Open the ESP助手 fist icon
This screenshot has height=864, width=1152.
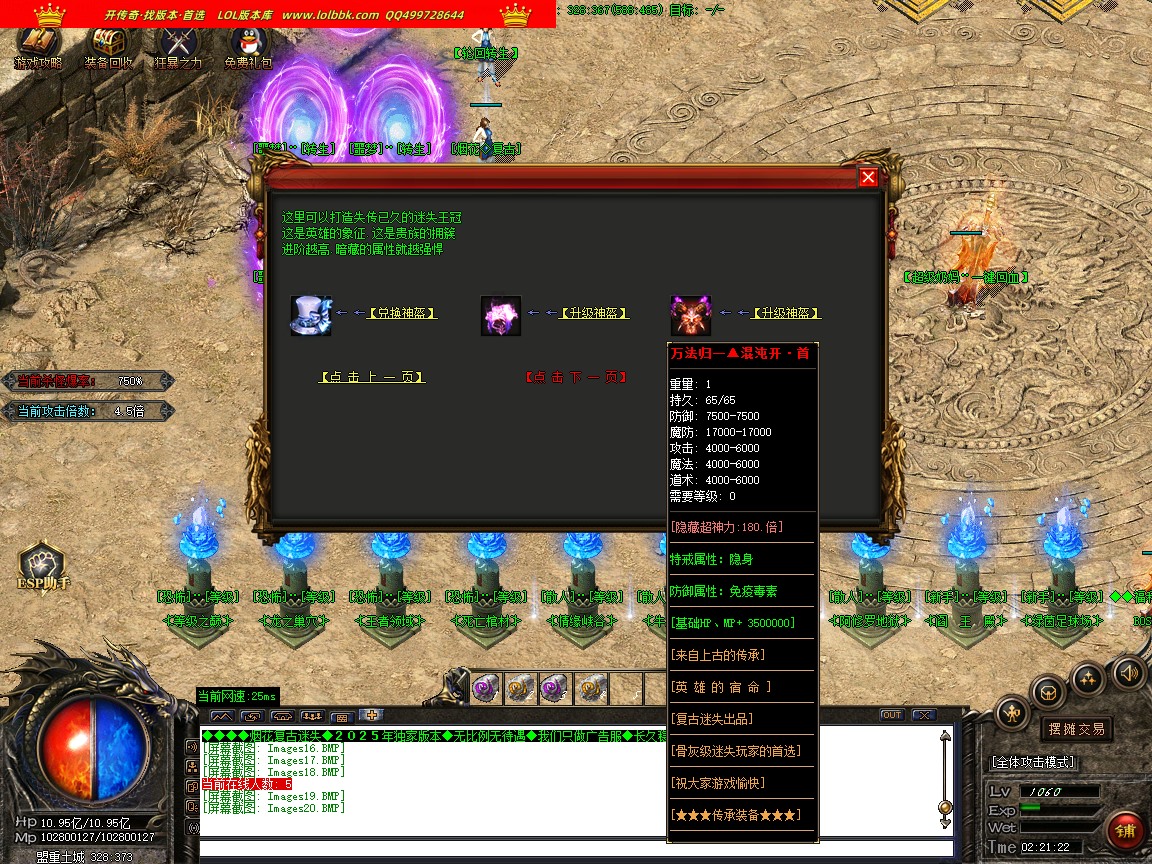pos(42,565)
